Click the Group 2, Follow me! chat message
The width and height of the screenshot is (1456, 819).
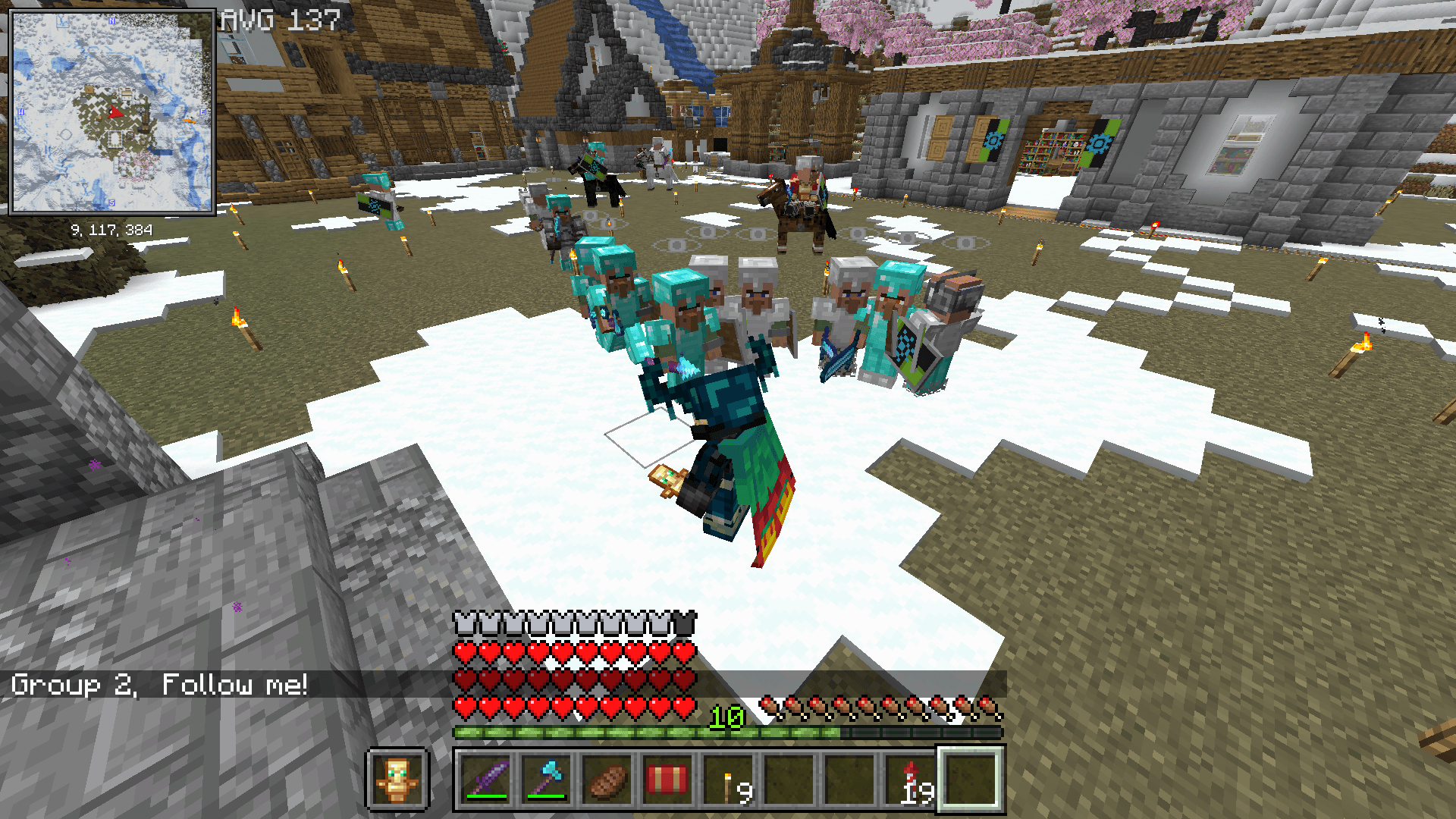pos(159,683)
